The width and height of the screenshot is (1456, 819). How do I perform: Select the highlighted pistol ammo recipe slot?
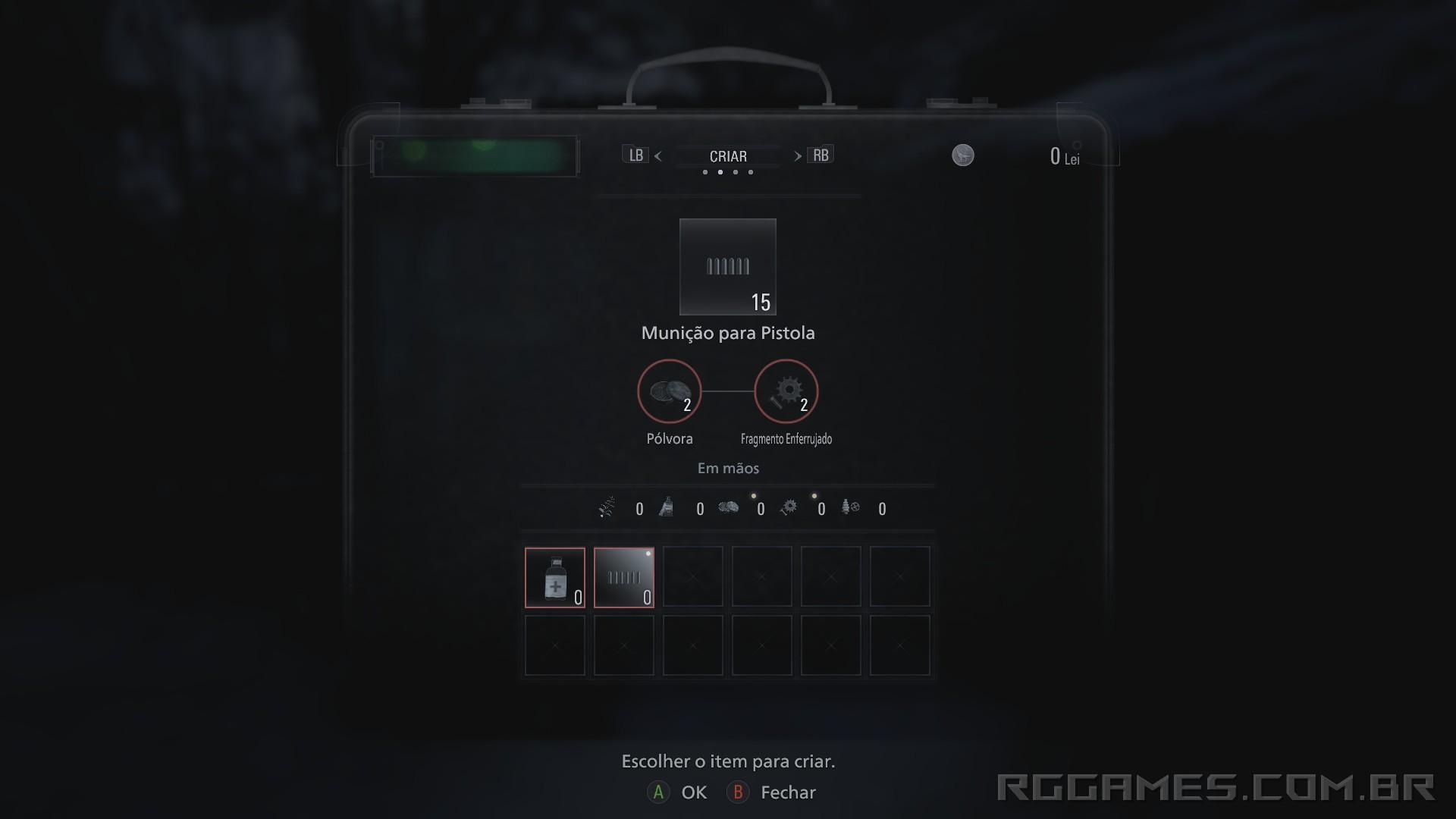click(623, 577)
